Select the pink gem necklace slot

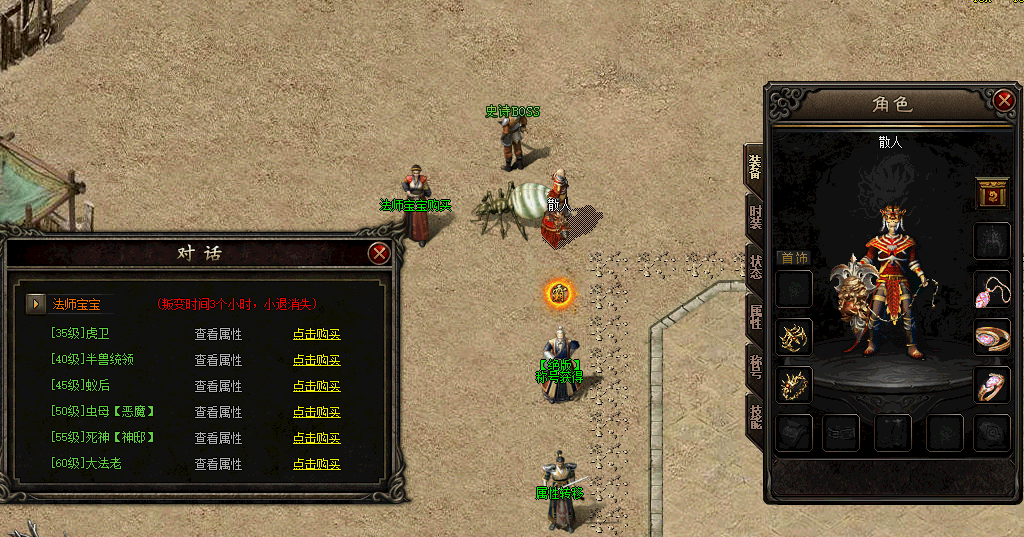tap(992, 289)
